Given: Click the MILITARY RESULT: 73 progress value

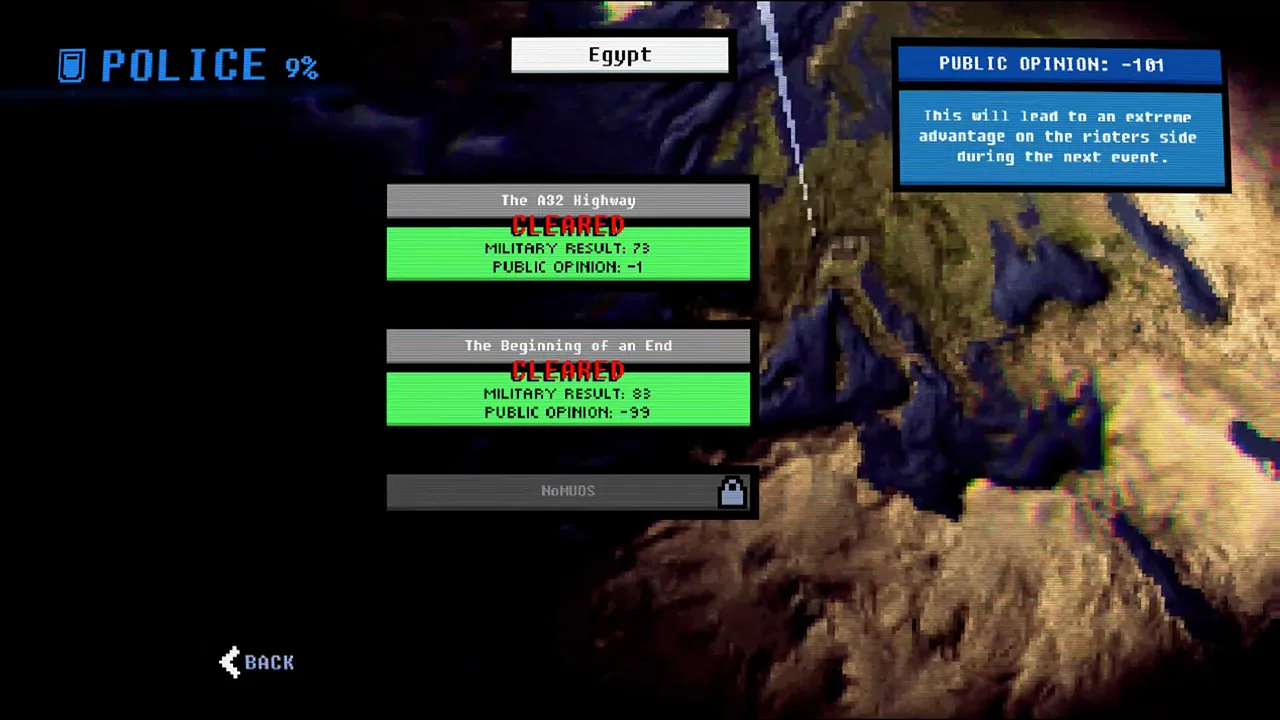Looking at the screenshot, I should pos(568,248).
